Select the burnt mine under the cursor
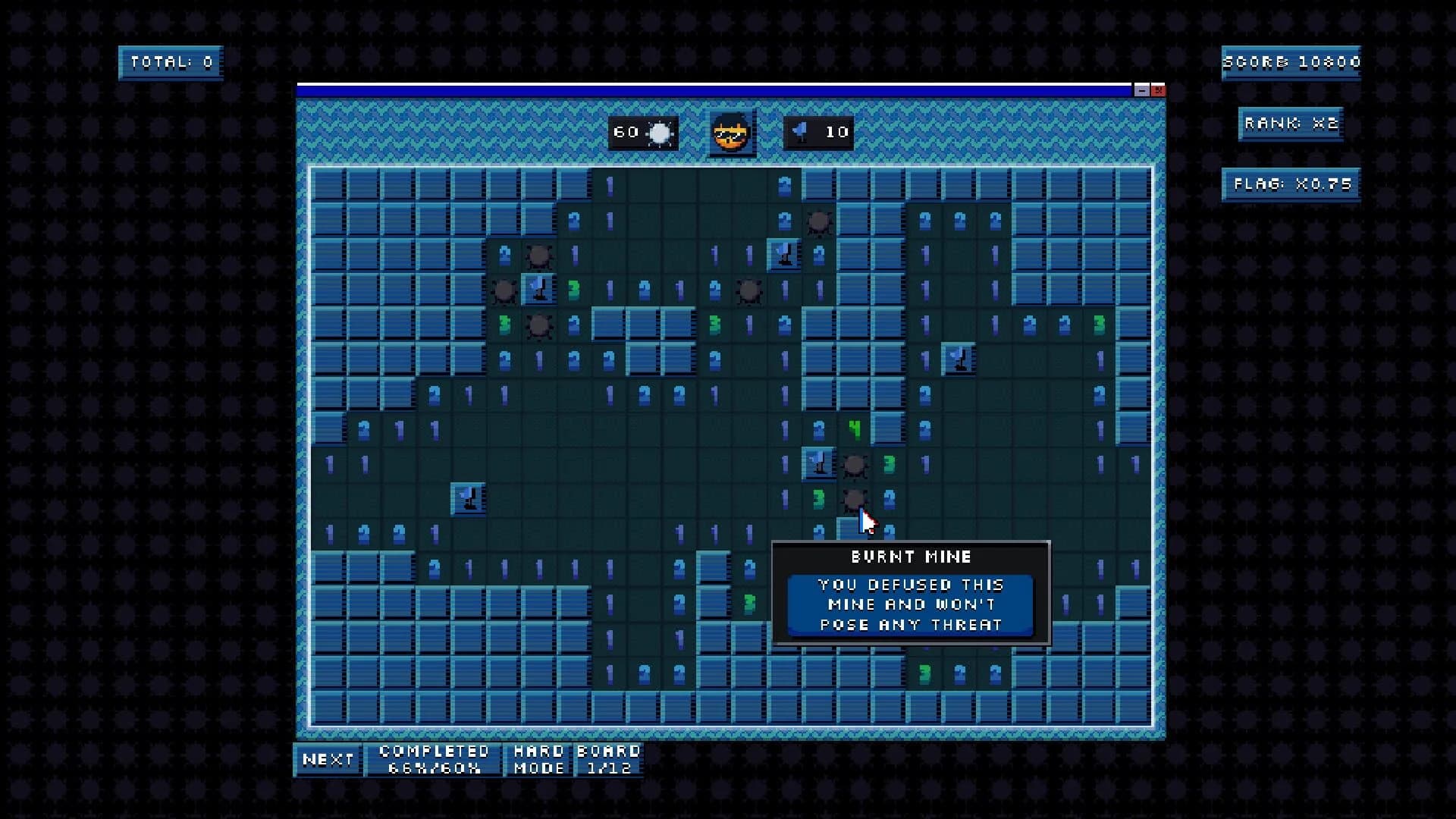Viewport: 1456px width, 819px height. tap(855, 499)
